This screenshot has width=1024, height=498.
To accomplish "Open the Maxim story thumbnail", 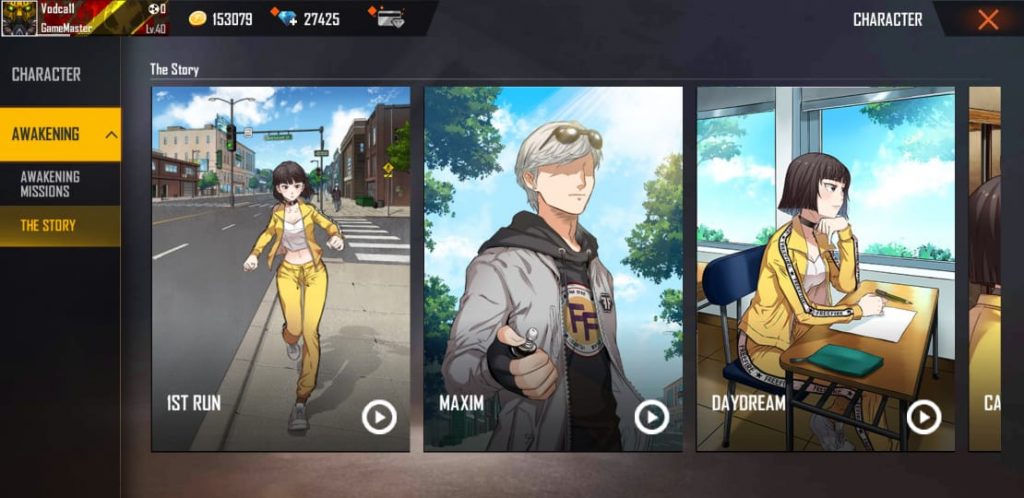I will point(553,250).
